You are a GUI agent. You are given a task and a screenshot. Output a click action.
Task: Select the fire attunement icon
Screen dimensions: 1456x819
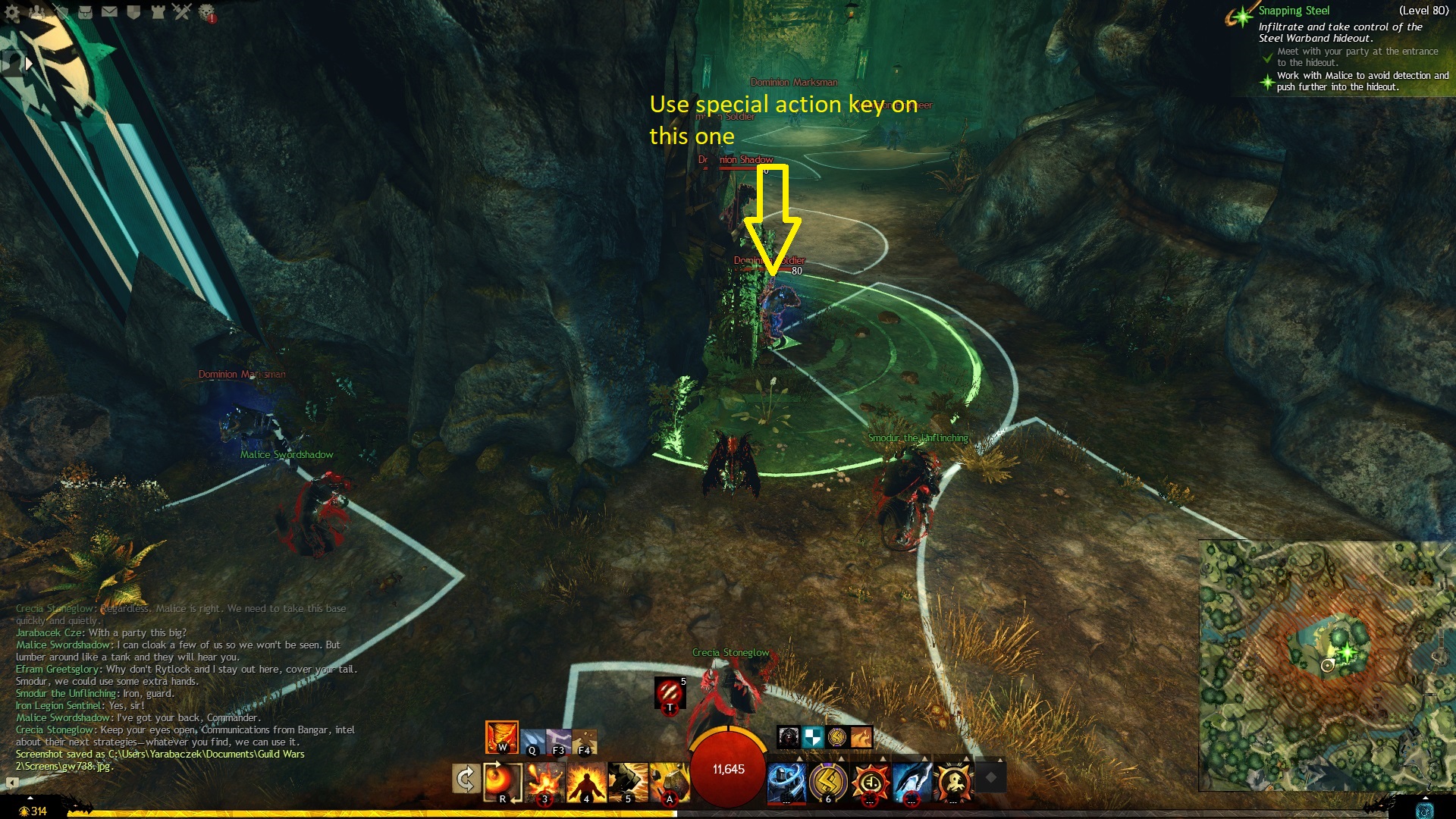click(x=501, y=737)
